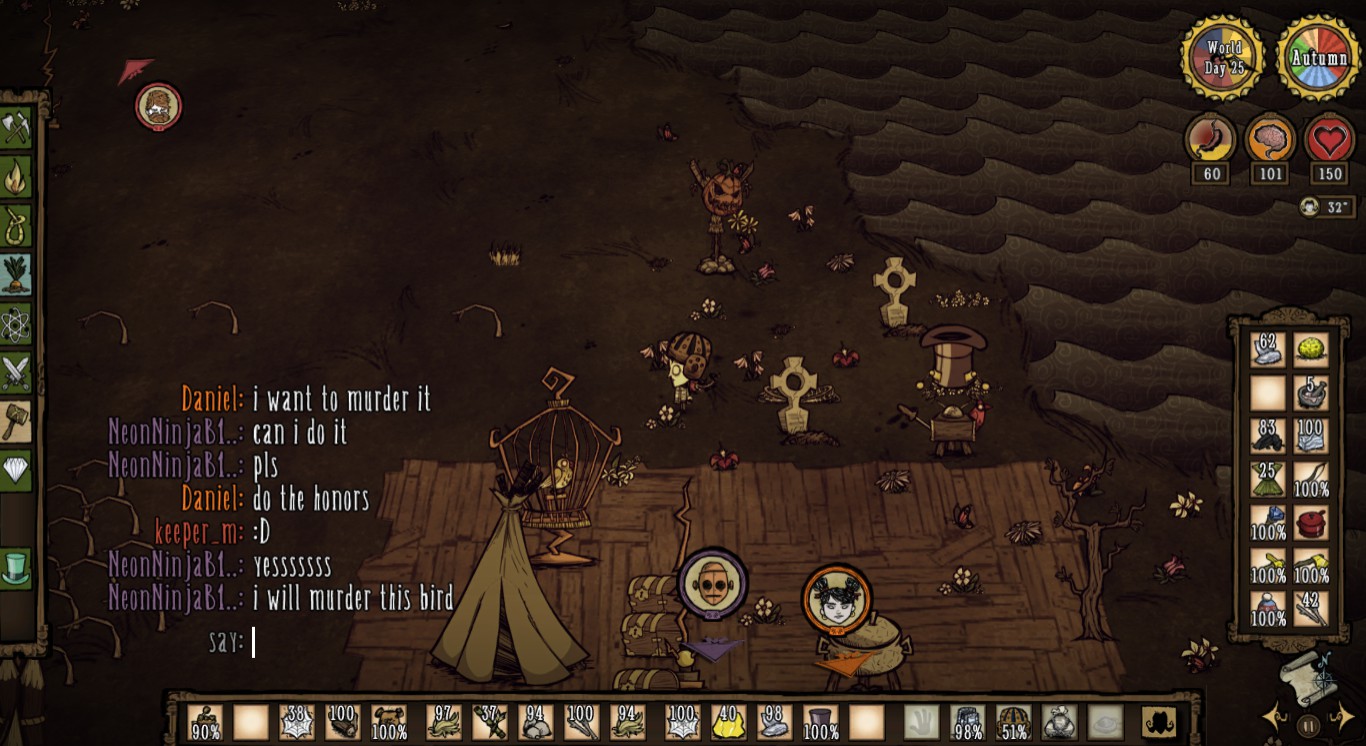Select the gold nugget stack of 40

coord(728,722)
